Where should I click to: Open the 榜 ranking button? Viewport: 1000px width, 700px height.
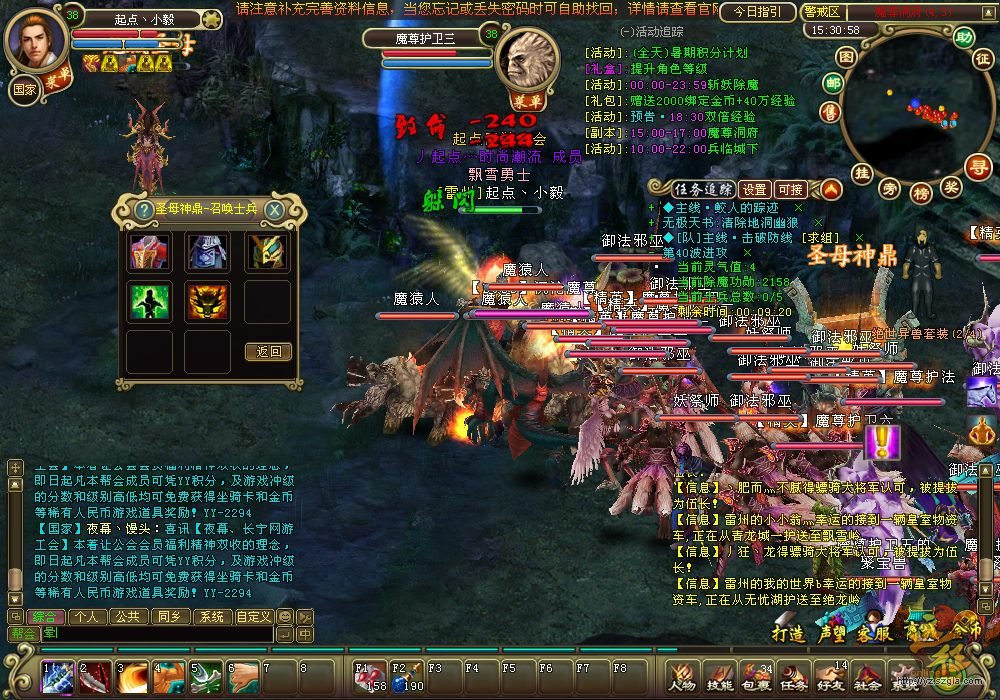[x=921, y=190]
